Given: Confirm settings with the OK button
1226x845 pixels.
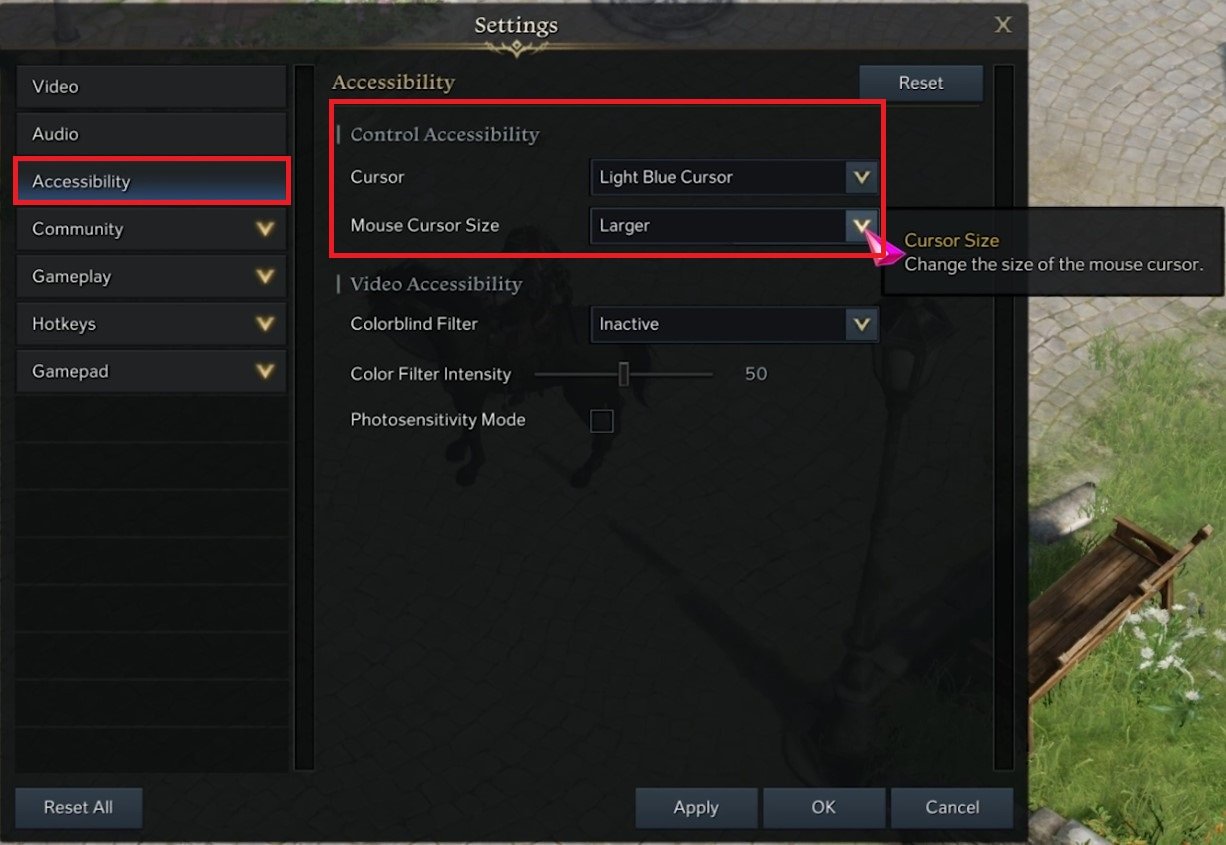Looking at the screenshot, I should [823, 808].
